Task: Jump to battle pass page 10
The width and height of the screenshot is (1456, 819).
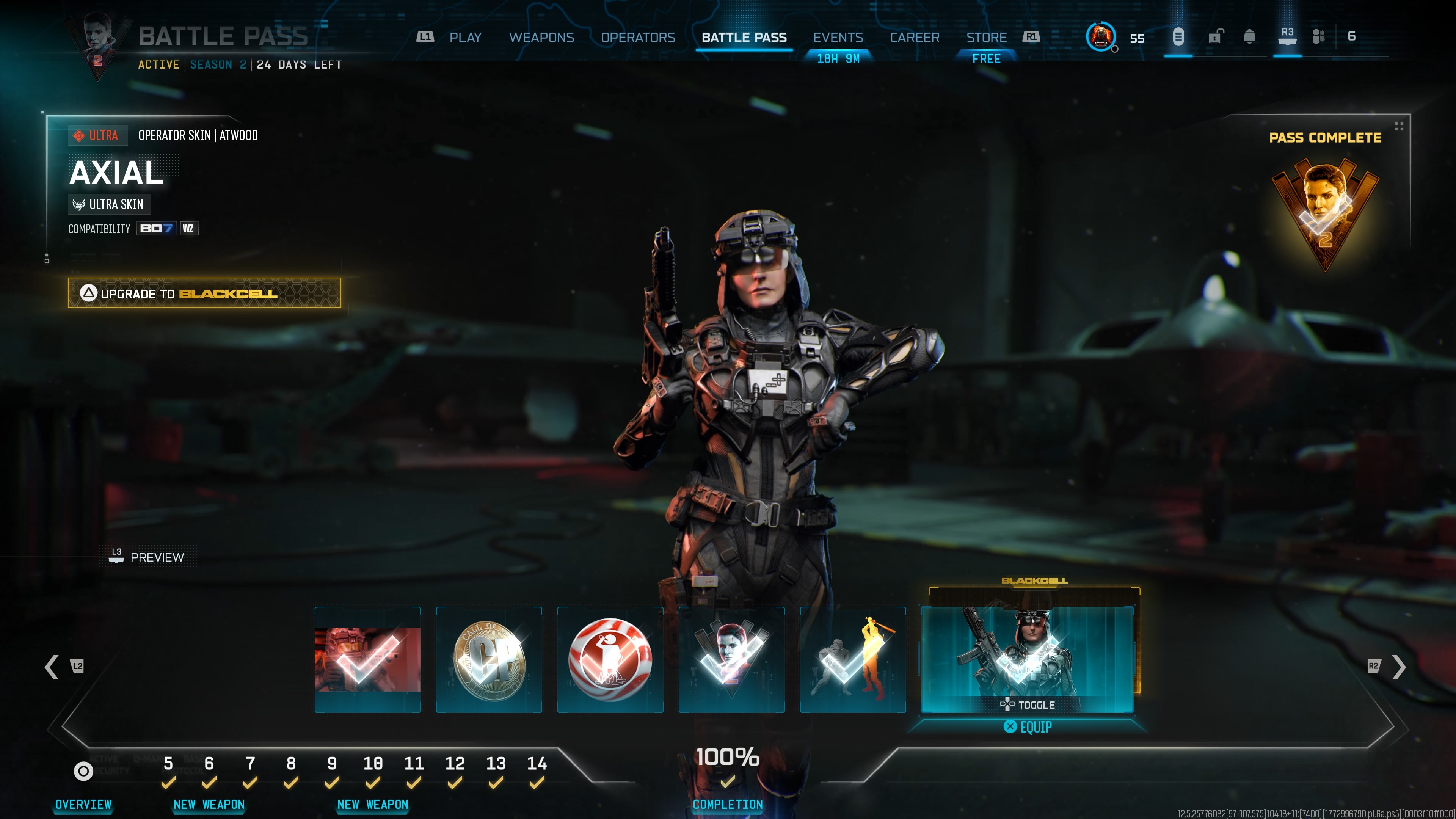Action: pyautogui.click(x=372, y=764)
